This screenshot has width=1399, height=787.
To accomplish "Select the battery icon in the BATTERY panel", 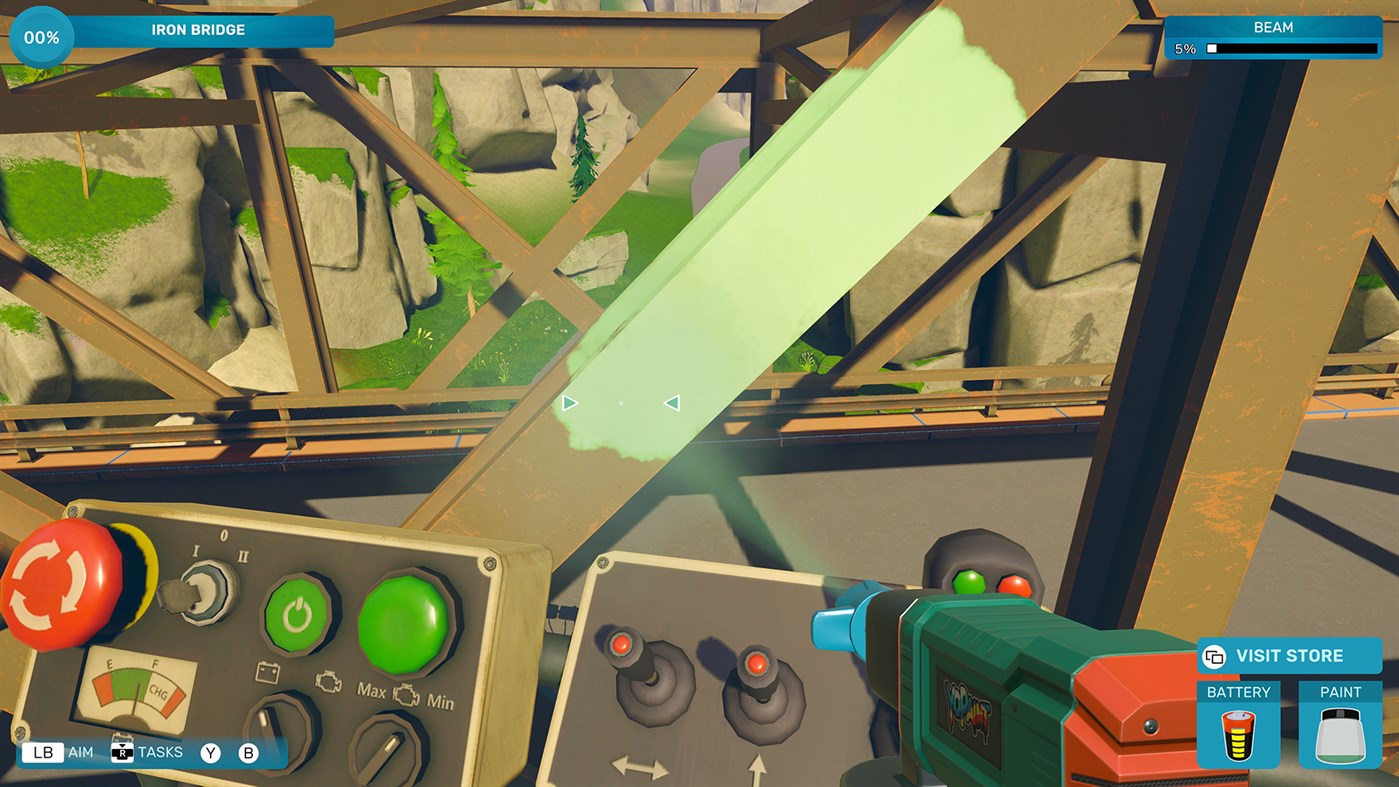I will coord(1238,734).
